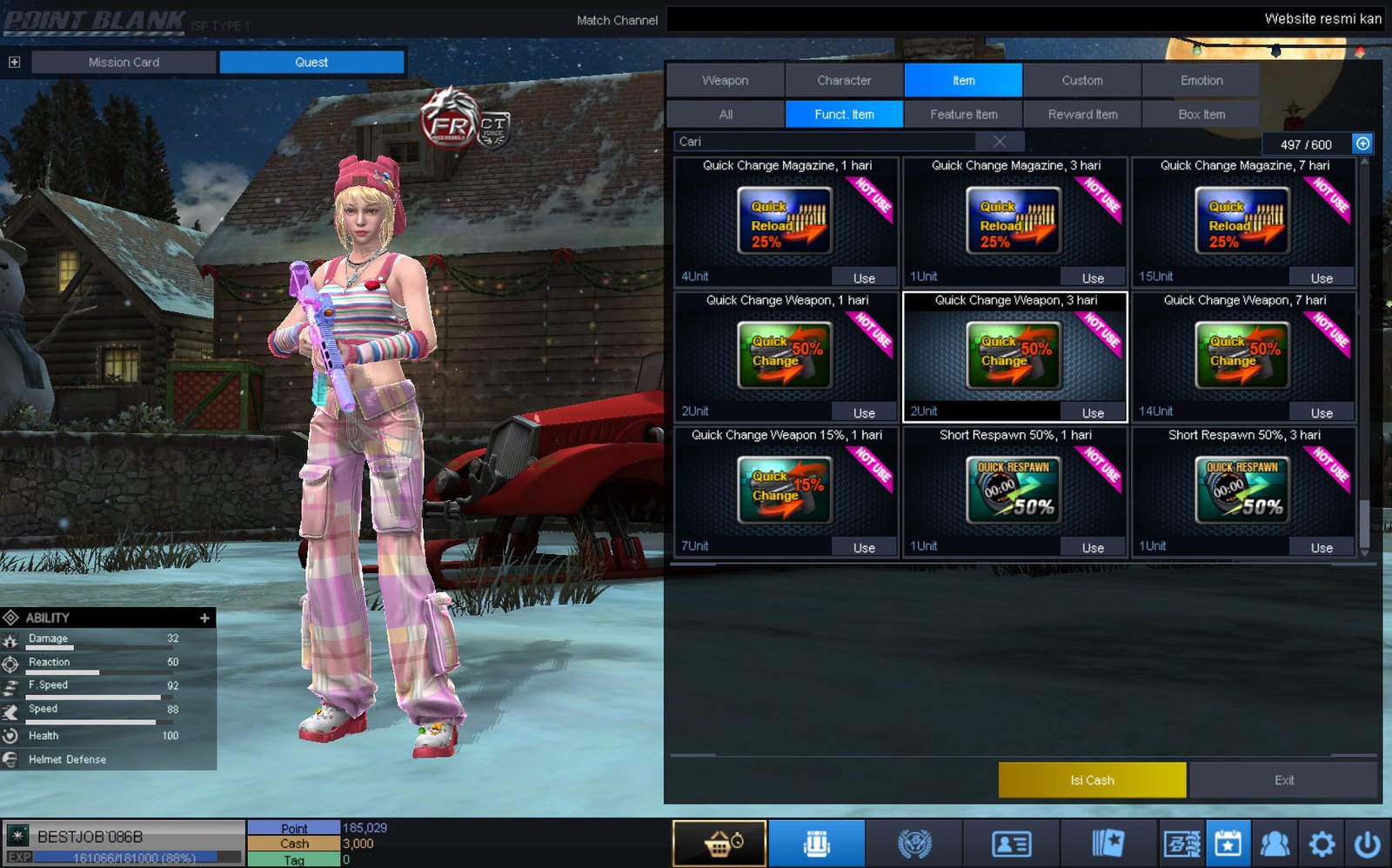Open the Character tab
Screen dimensions: 1392x868
(844, 80)
